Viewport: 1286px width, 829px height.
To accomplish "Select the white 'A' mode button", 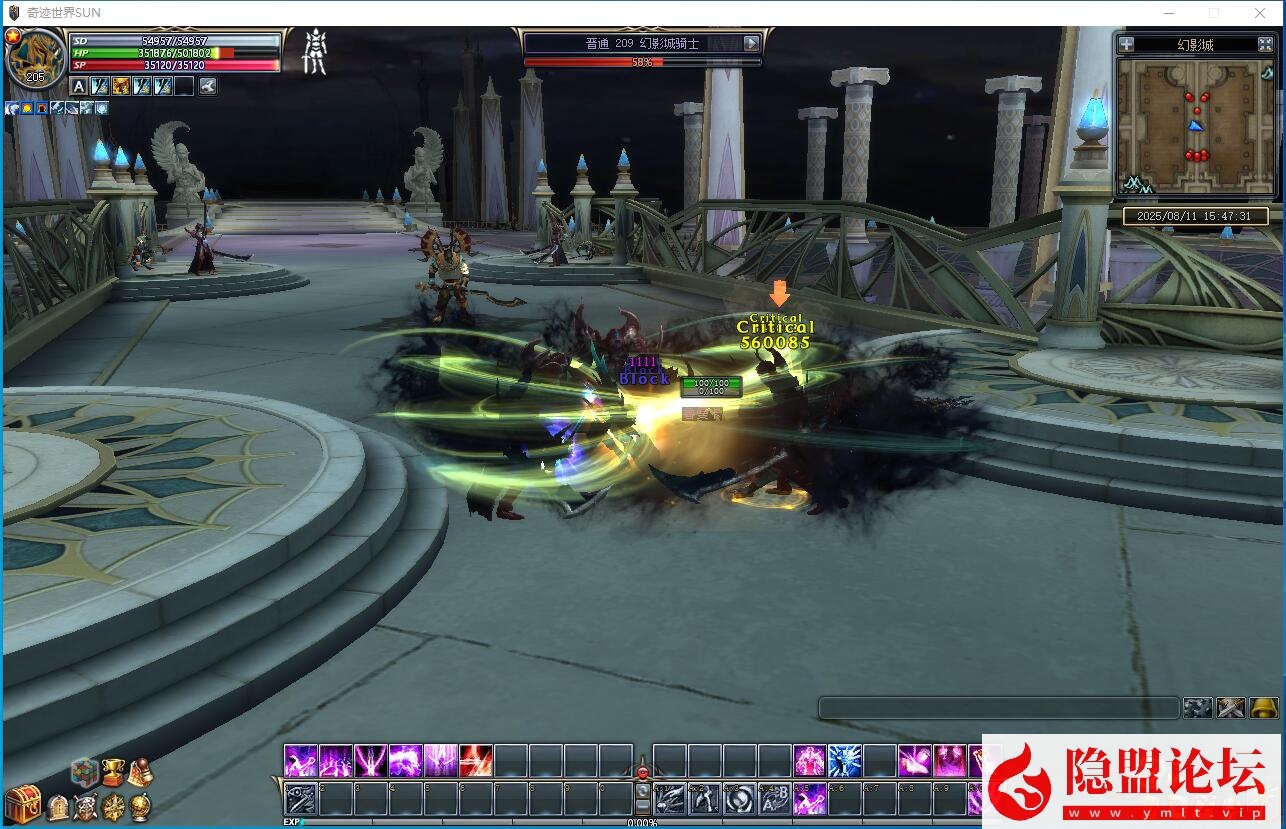I will [79, 87].
